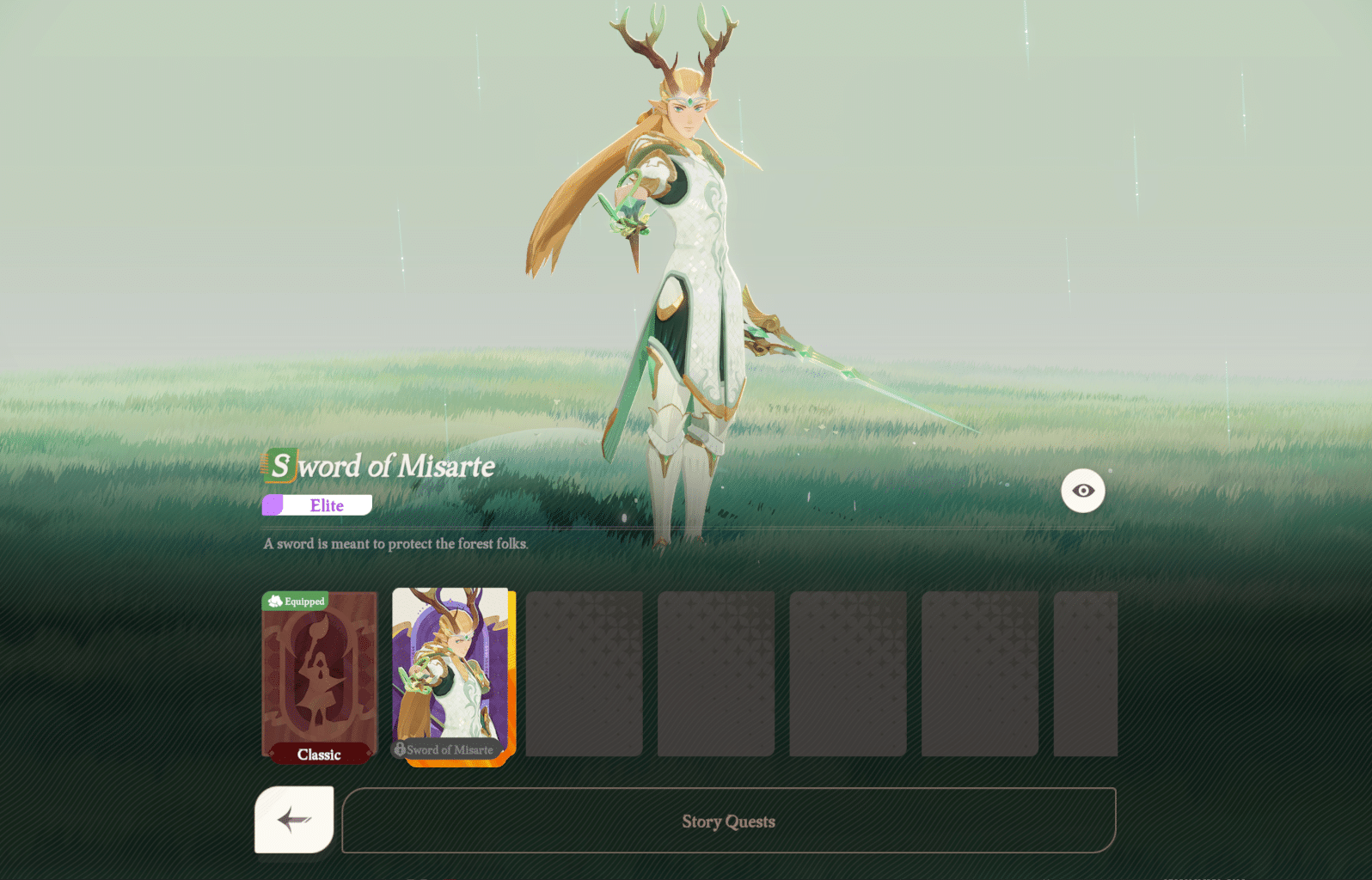The image size is (1372, 880).
Task: Click the 'A sword is meant to protect' description
Action: coord(396,543)
